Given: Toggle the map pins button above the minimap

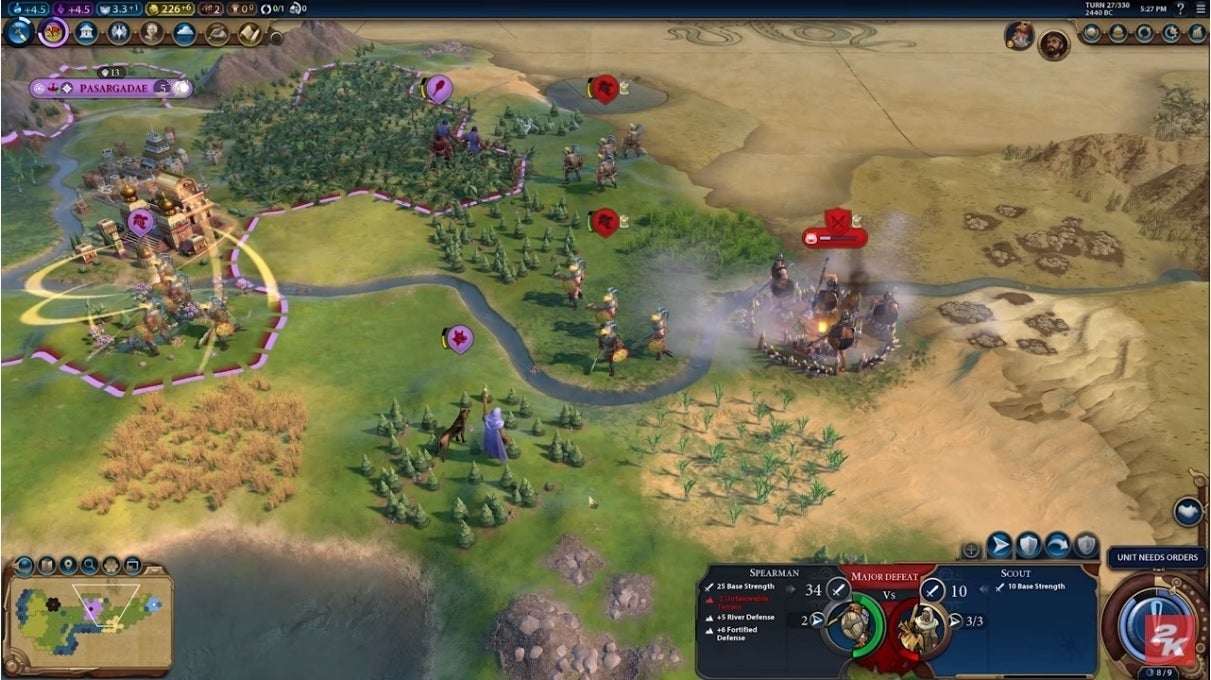Looking at the screenshot, I should pos(68,566).
